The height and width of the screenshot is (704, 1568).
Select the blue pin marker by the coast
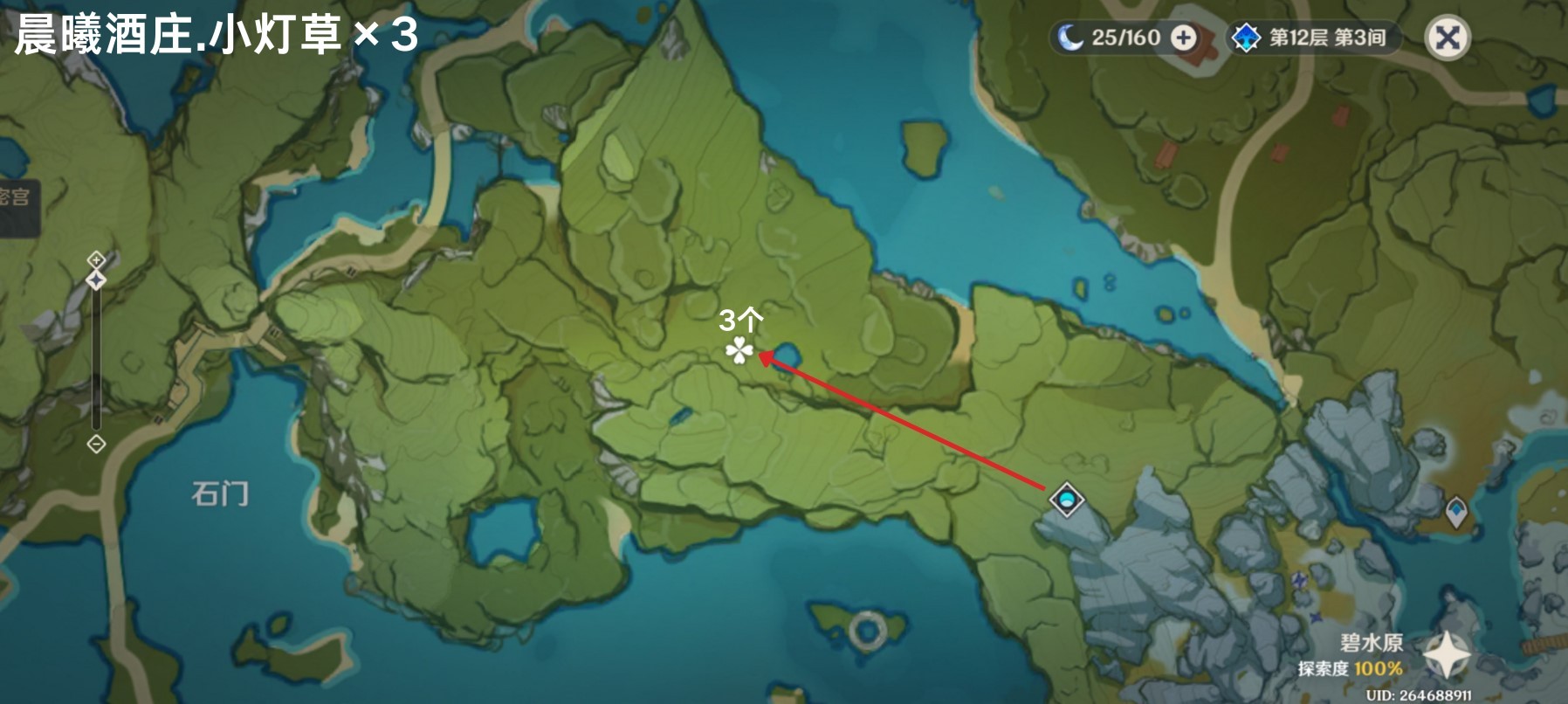click(1455, 510)
